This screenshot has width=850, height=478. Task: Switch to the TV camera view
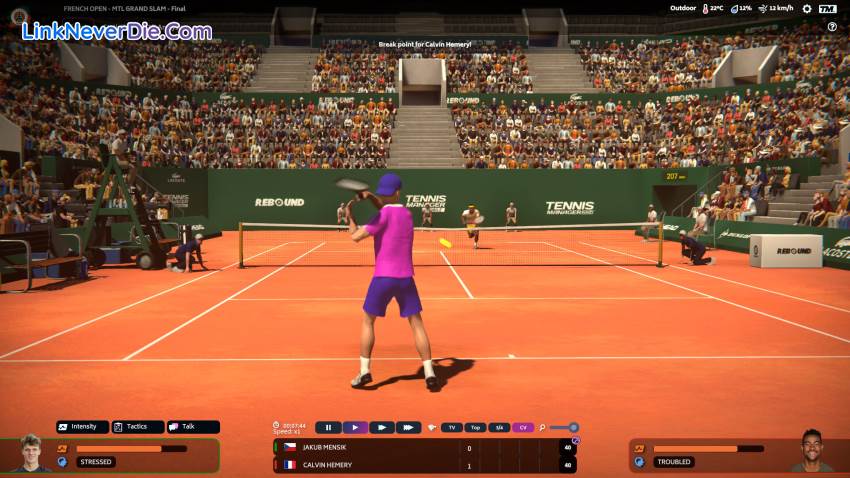(x=452, y=428)
